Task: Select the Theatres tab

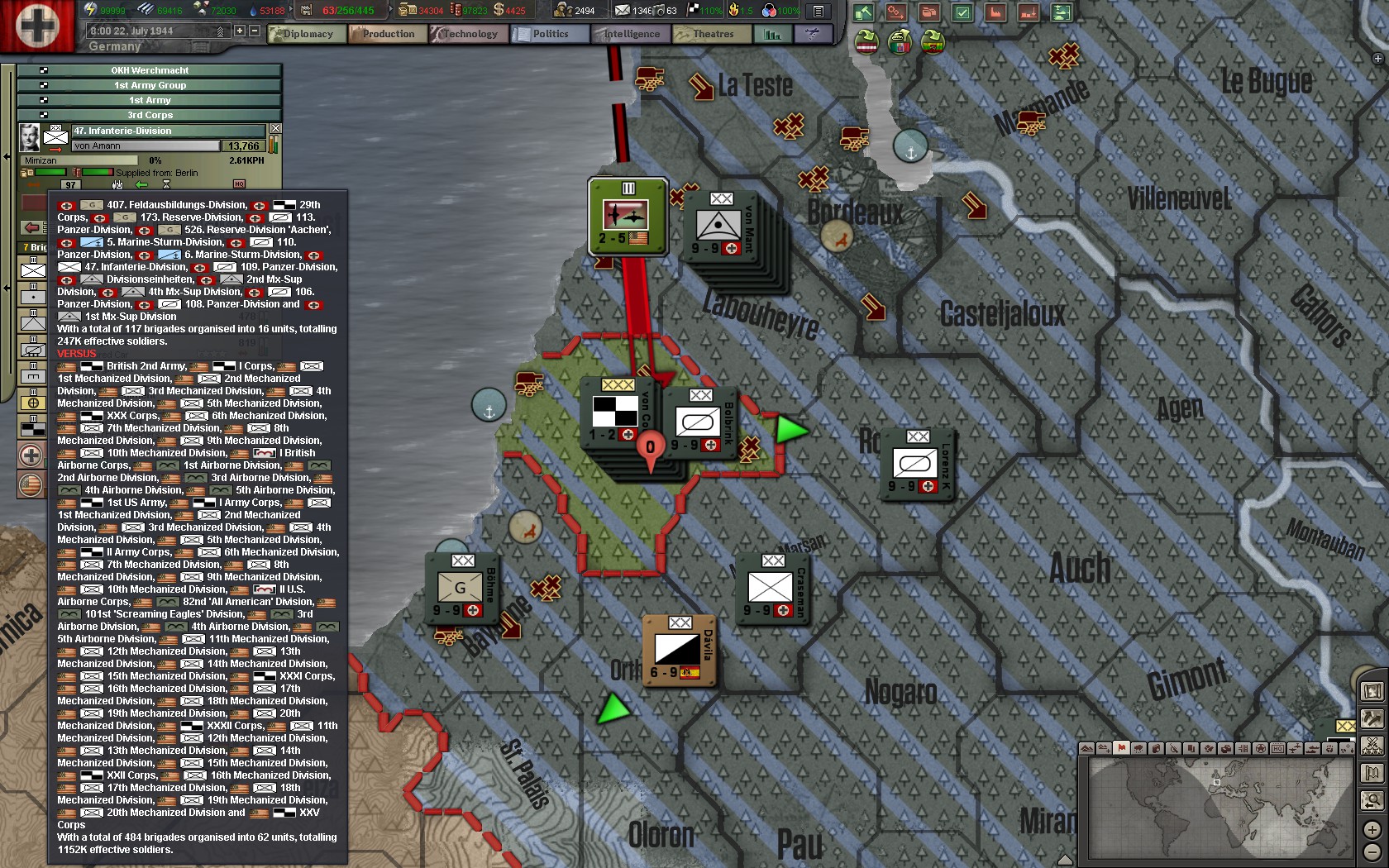Action: pyautogui.click(x=711, y=34)
